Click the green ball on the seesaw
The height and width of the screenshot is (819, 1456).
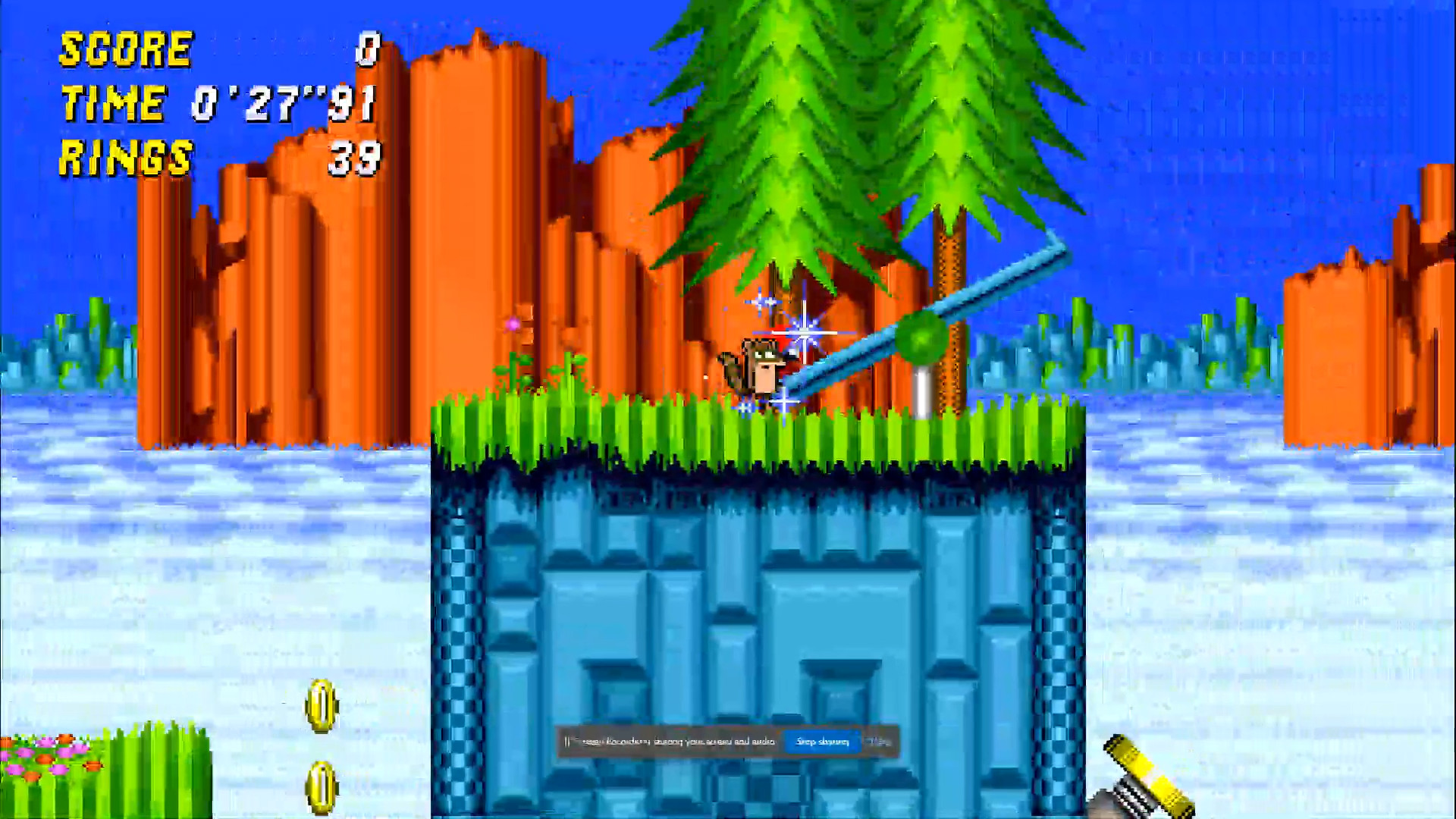[x=919, y=335]
